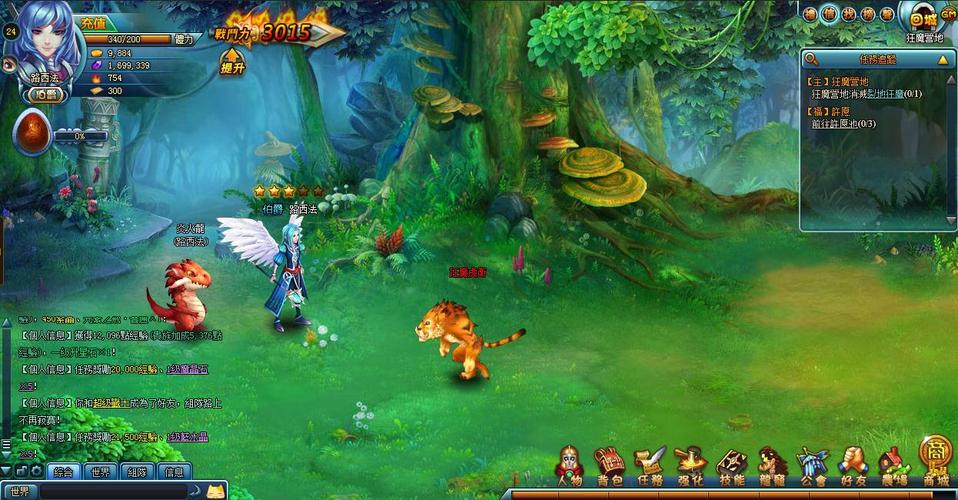The height and width of the screenshot is (500, 958).
Task: Open the 農場 farm icon
Action: (893, 467)
